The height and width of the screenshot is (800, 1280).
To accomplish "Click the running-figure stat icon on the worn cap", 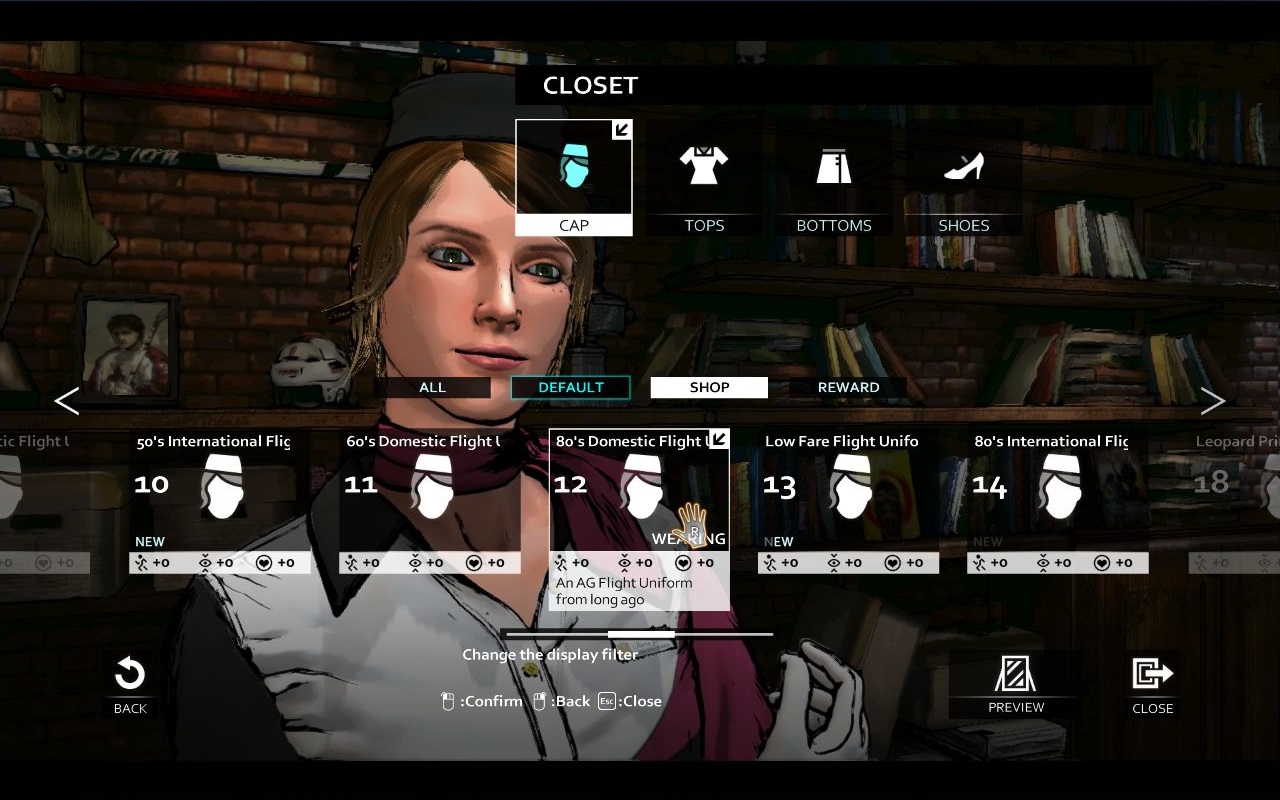I will coord(562,562).
